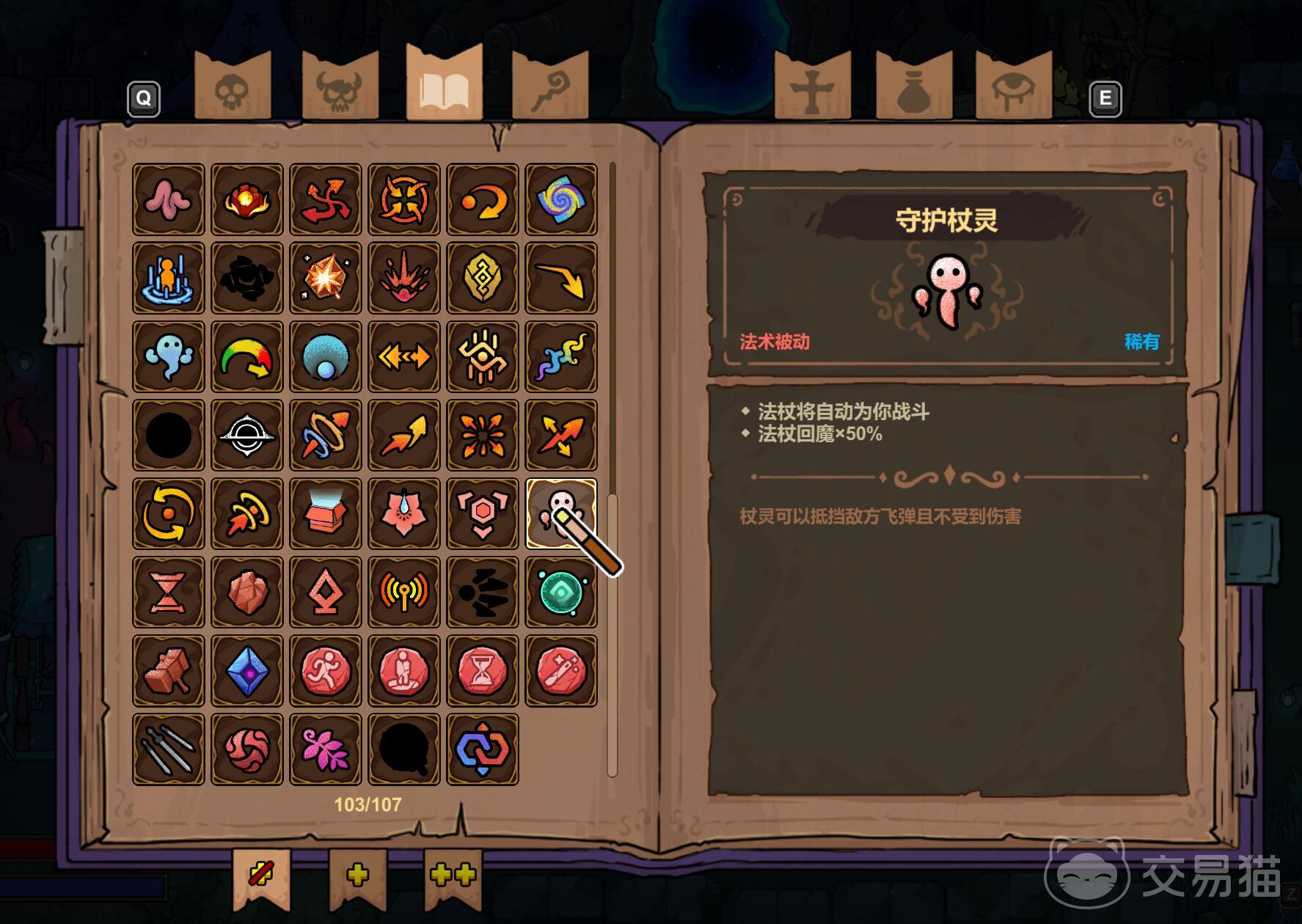Select the open cardboard box spell

pyautogui.click(x=326, y=513)
